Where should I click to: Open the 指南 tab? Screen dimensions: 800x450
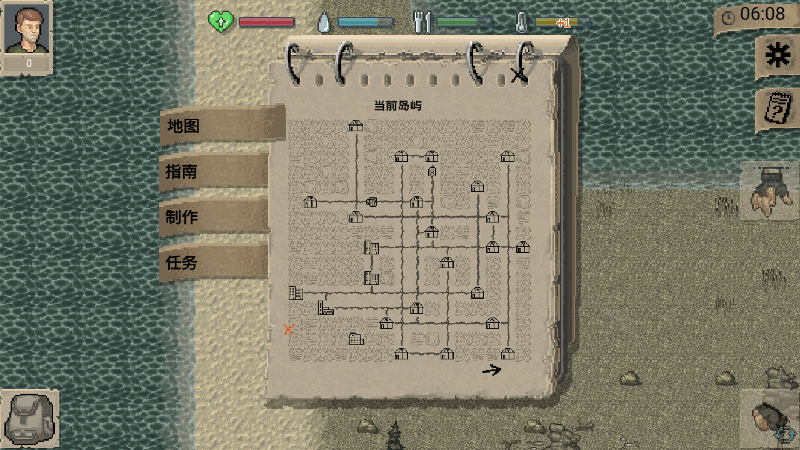pyautogui.click(x=213, y=171)
